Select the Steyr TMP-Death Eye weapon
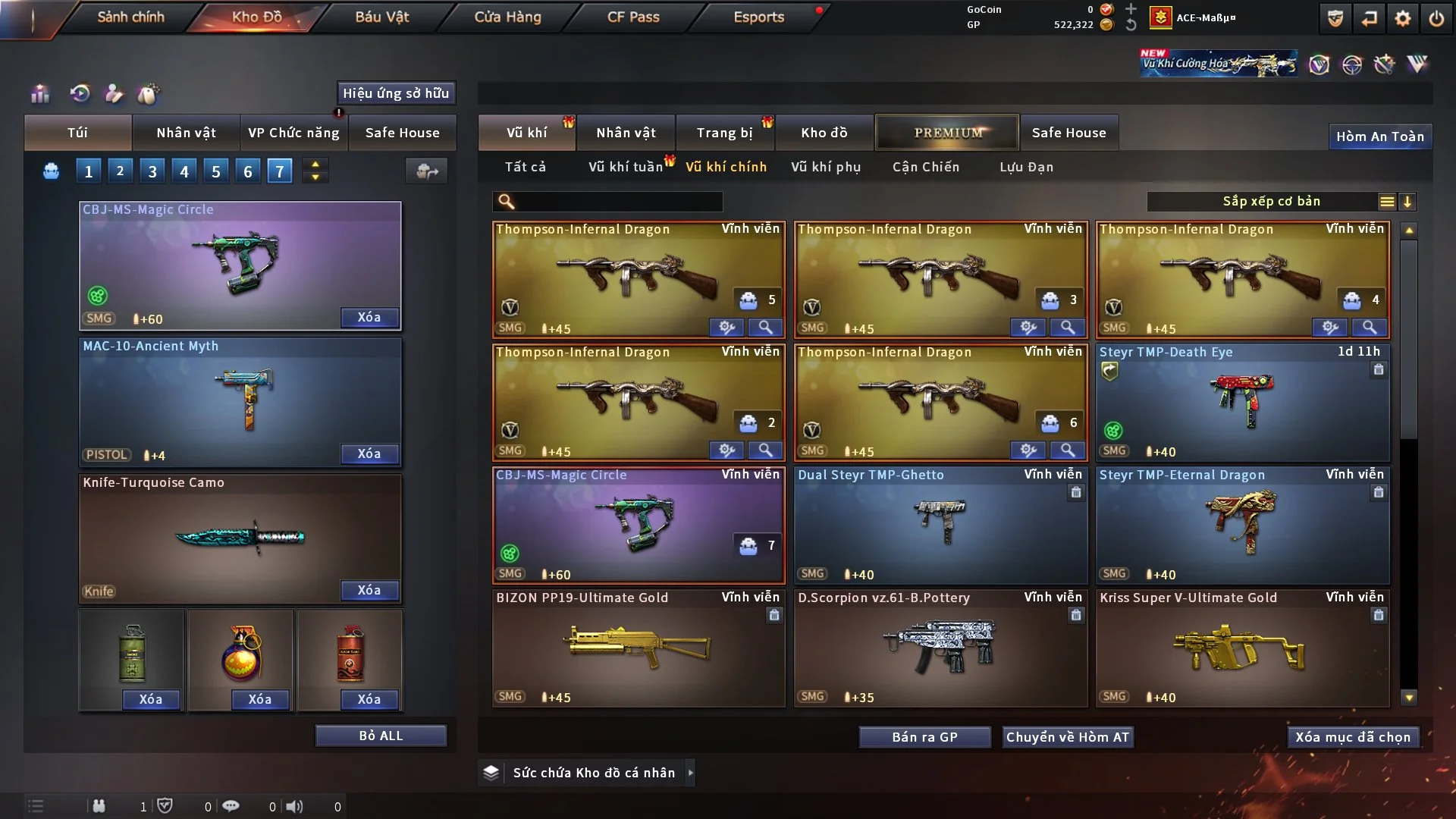Screen dimensions: 1456x819 click(x=1242, y=402)
